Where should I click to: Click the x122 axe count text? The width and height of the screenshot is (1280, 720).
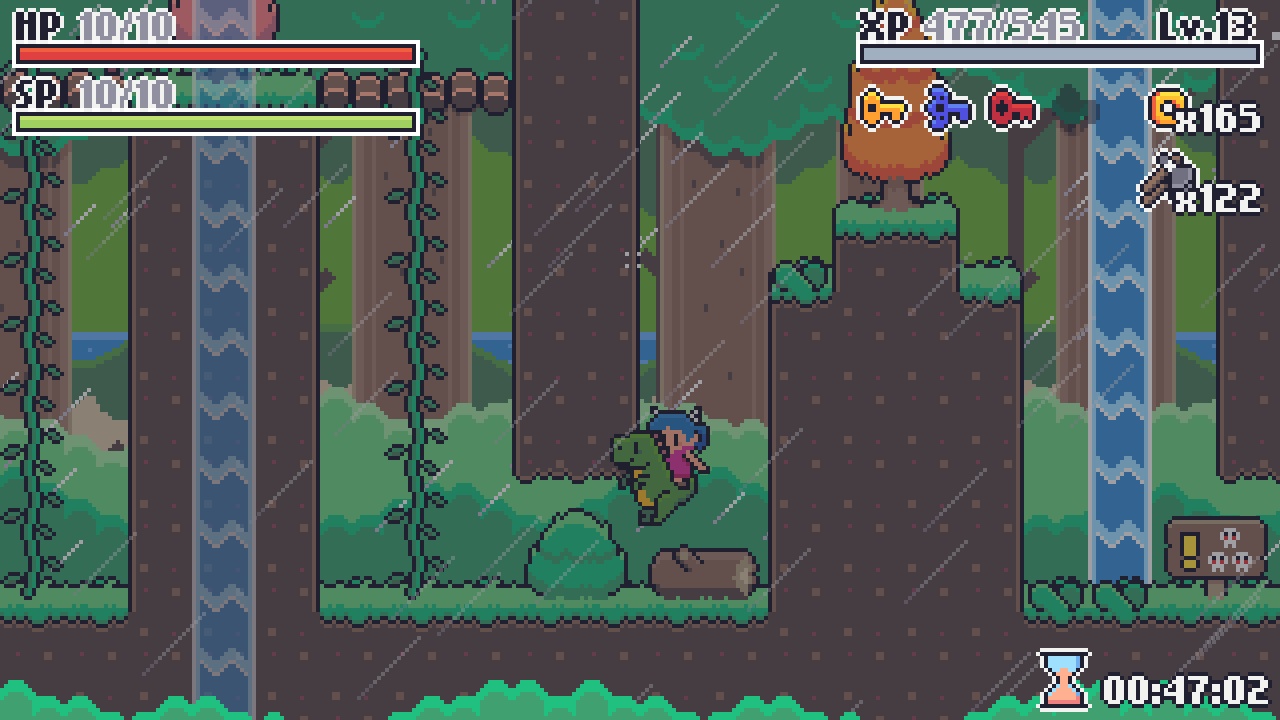[x=1218, y=196]
